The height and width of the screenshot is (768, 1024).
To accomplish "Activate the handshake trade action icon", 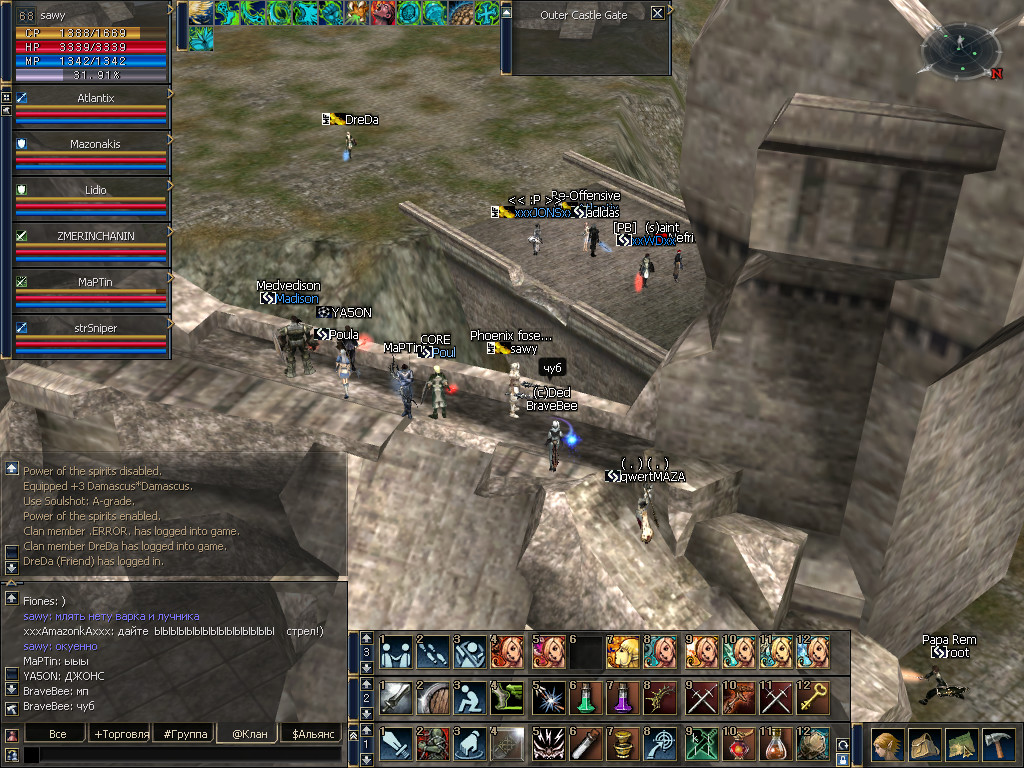I will (396, 651).
